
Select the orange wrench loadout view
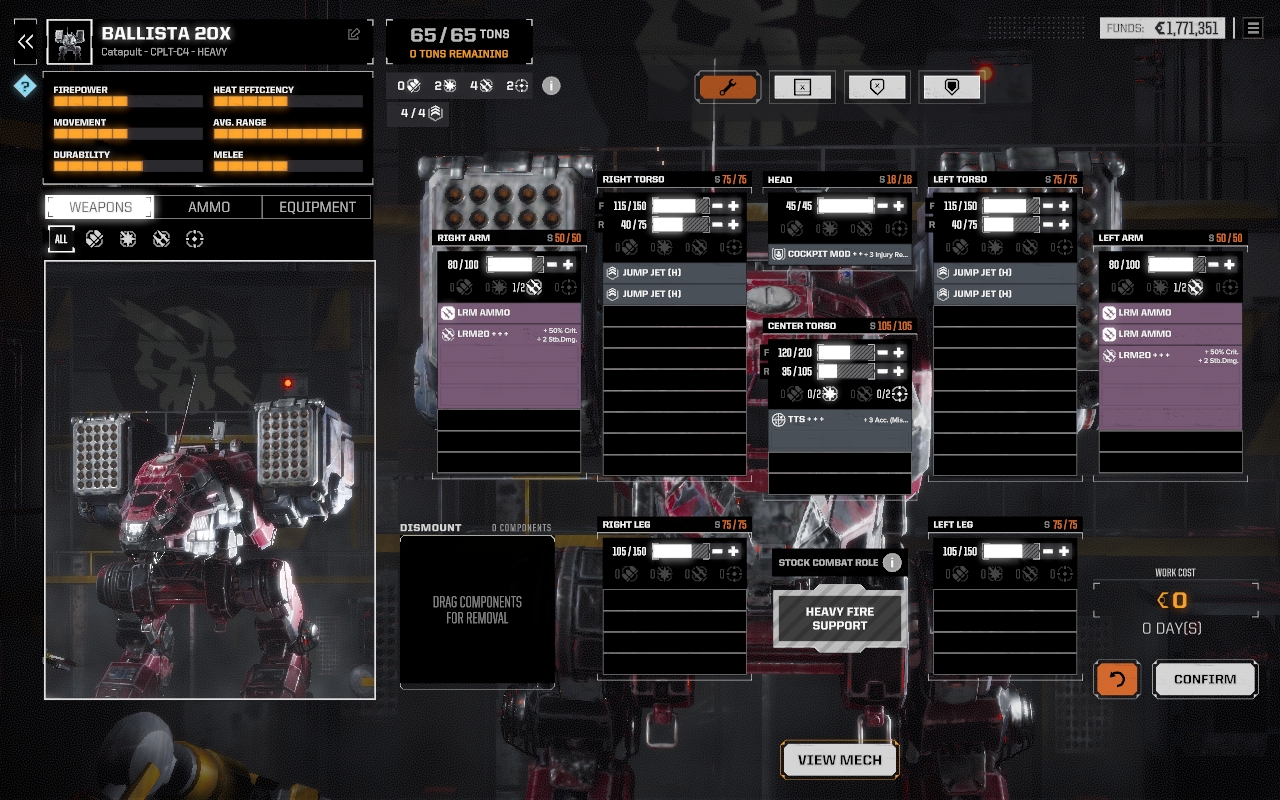click(728, 87)
